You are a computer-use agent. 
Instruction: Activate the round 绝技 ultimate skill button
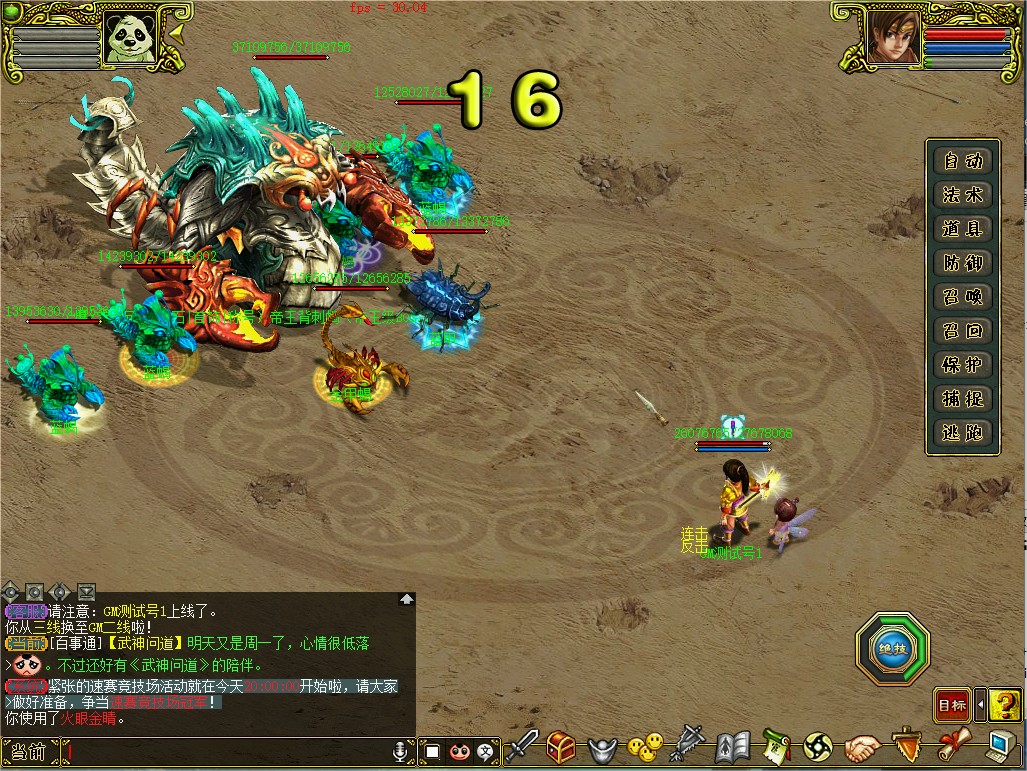tap(892, 649)
